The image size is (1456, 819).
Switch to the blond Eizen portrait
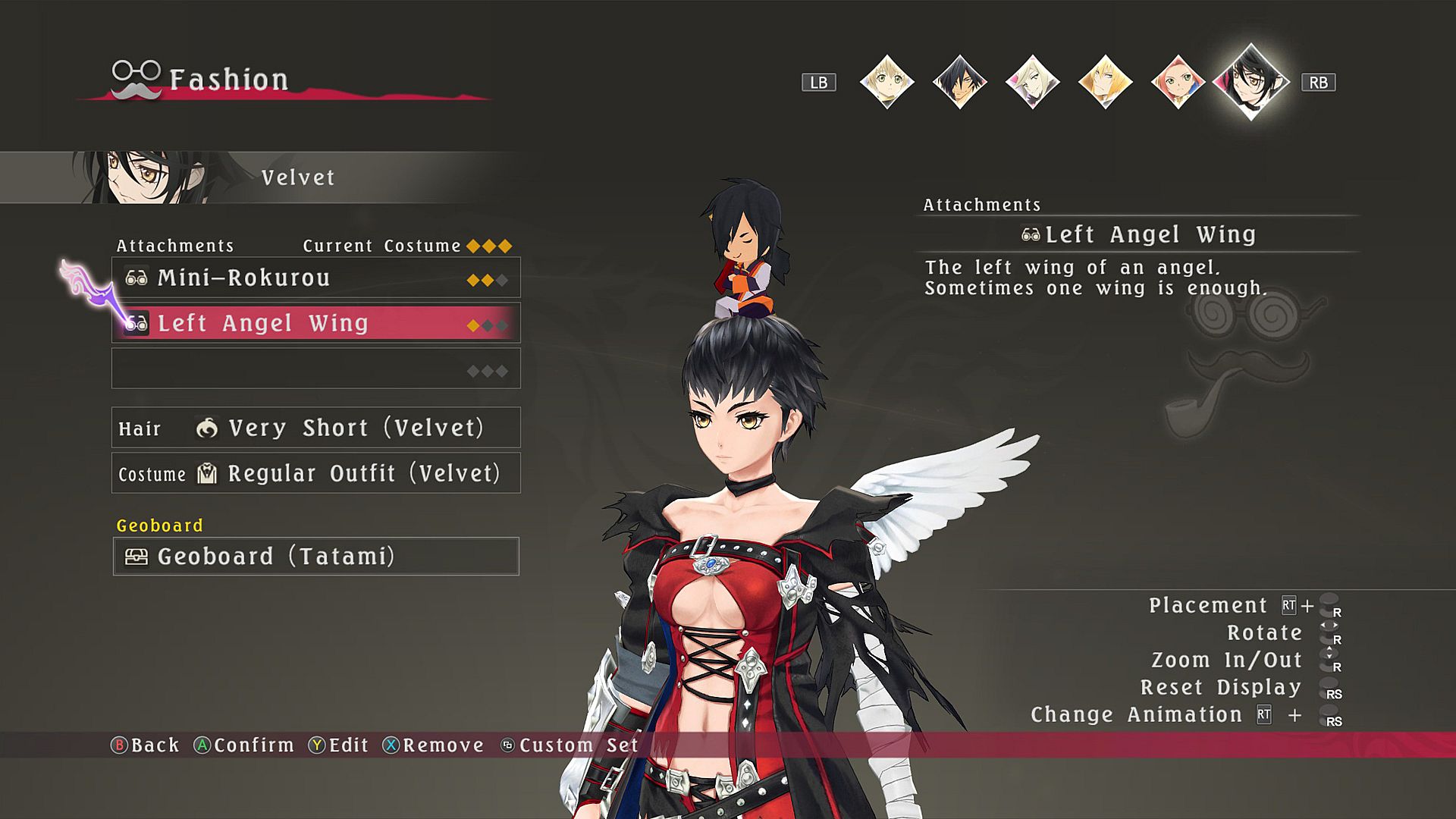[1105, 82]
